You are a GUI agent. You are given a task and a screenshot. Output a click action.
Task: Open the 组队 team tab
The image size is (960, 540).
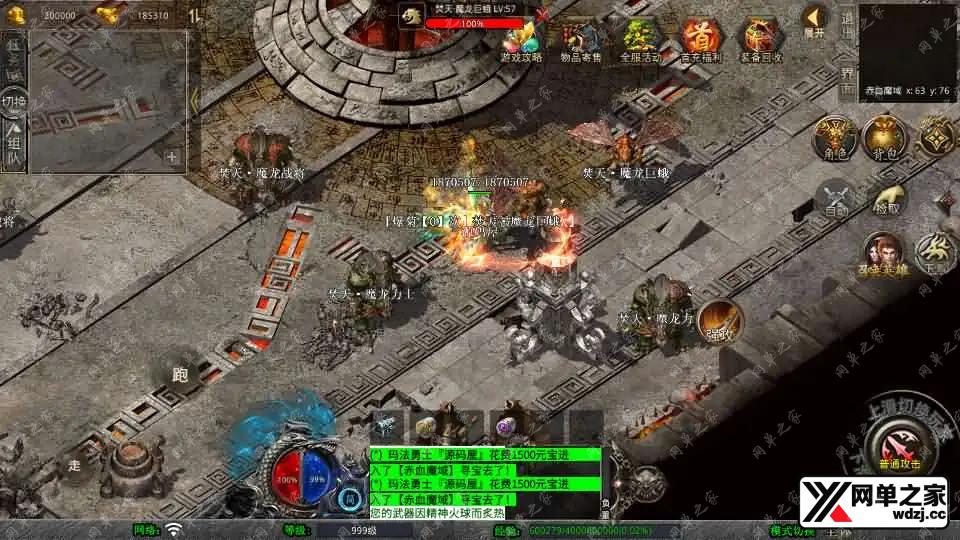click(x=14, y=143)
